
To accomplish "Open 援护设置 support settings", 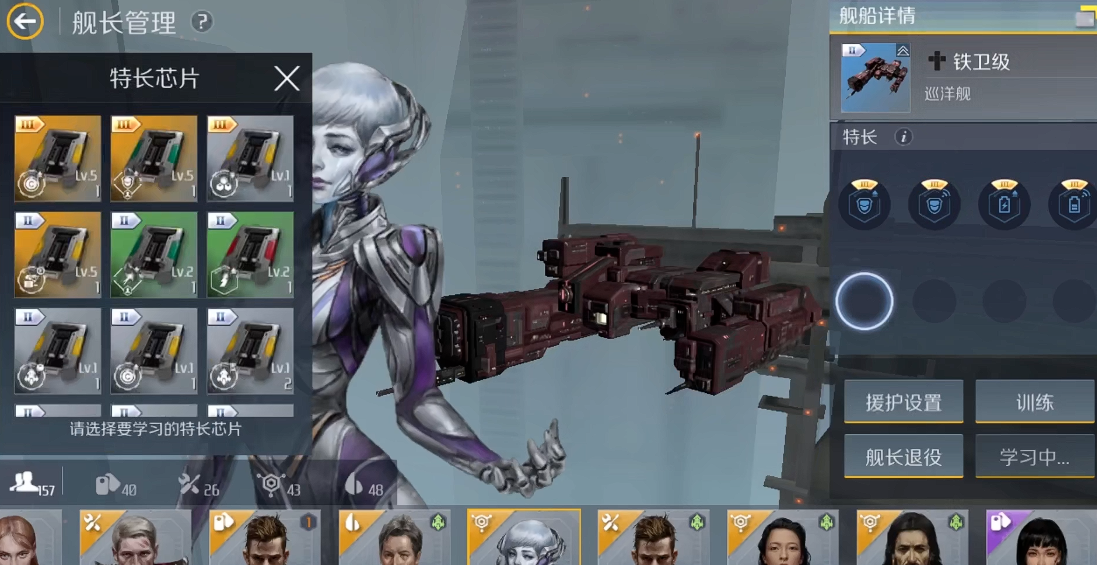I will (903, 403).
